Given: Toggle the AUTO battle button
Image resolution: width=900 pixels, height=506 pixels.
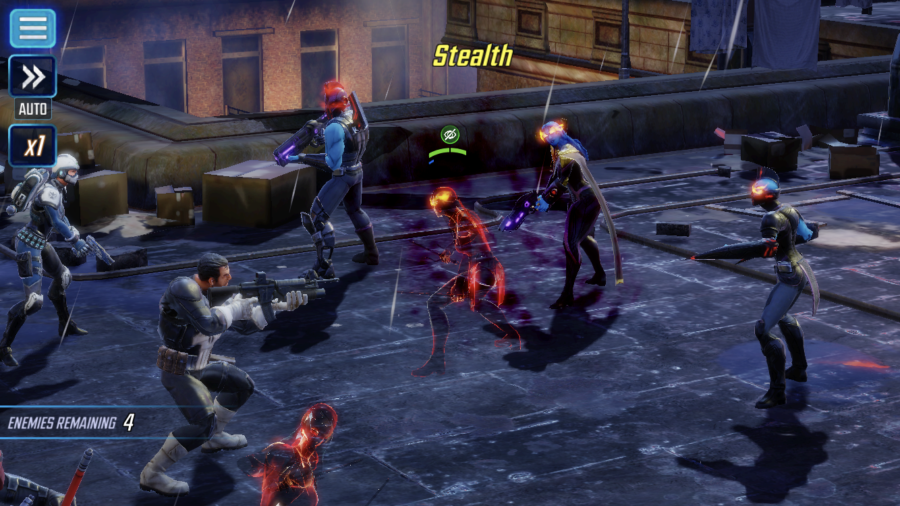Looking at the screenshot, I should pyautogui.click(x=32, y=79).
